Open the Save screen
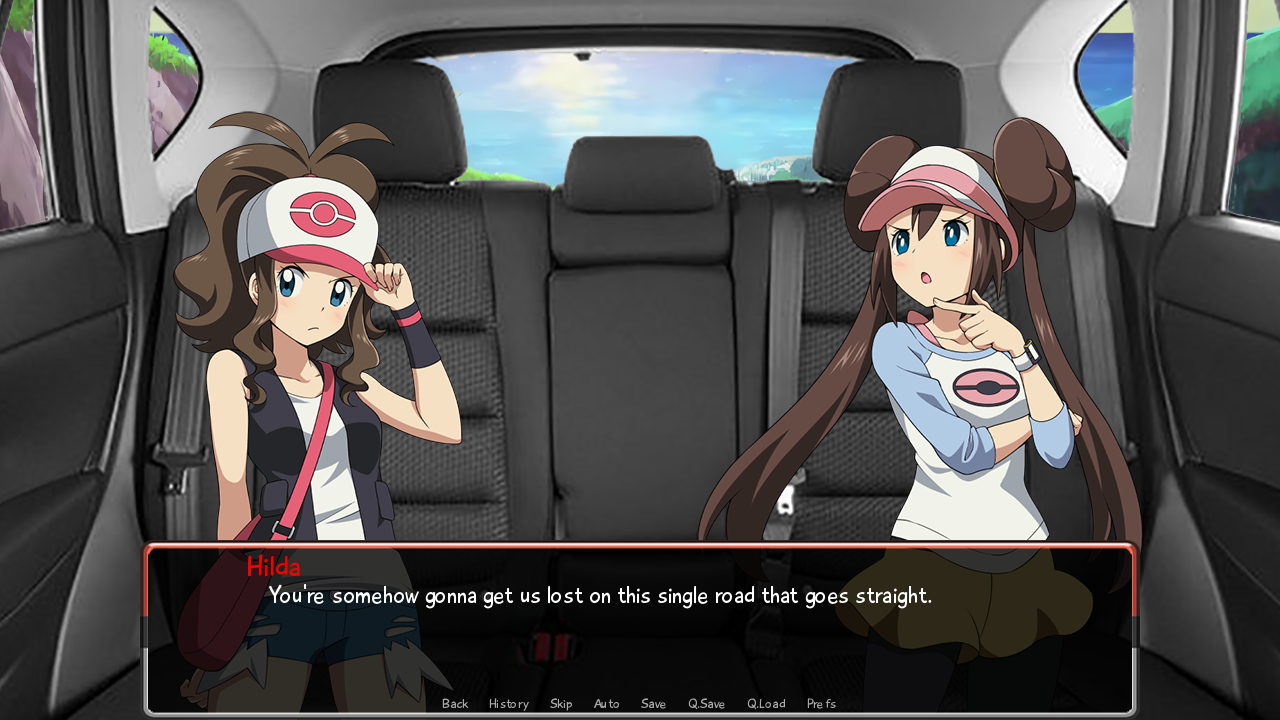The width and height of the screenshot is (1280, 720). pyautogui.click(x=653, y=703)
